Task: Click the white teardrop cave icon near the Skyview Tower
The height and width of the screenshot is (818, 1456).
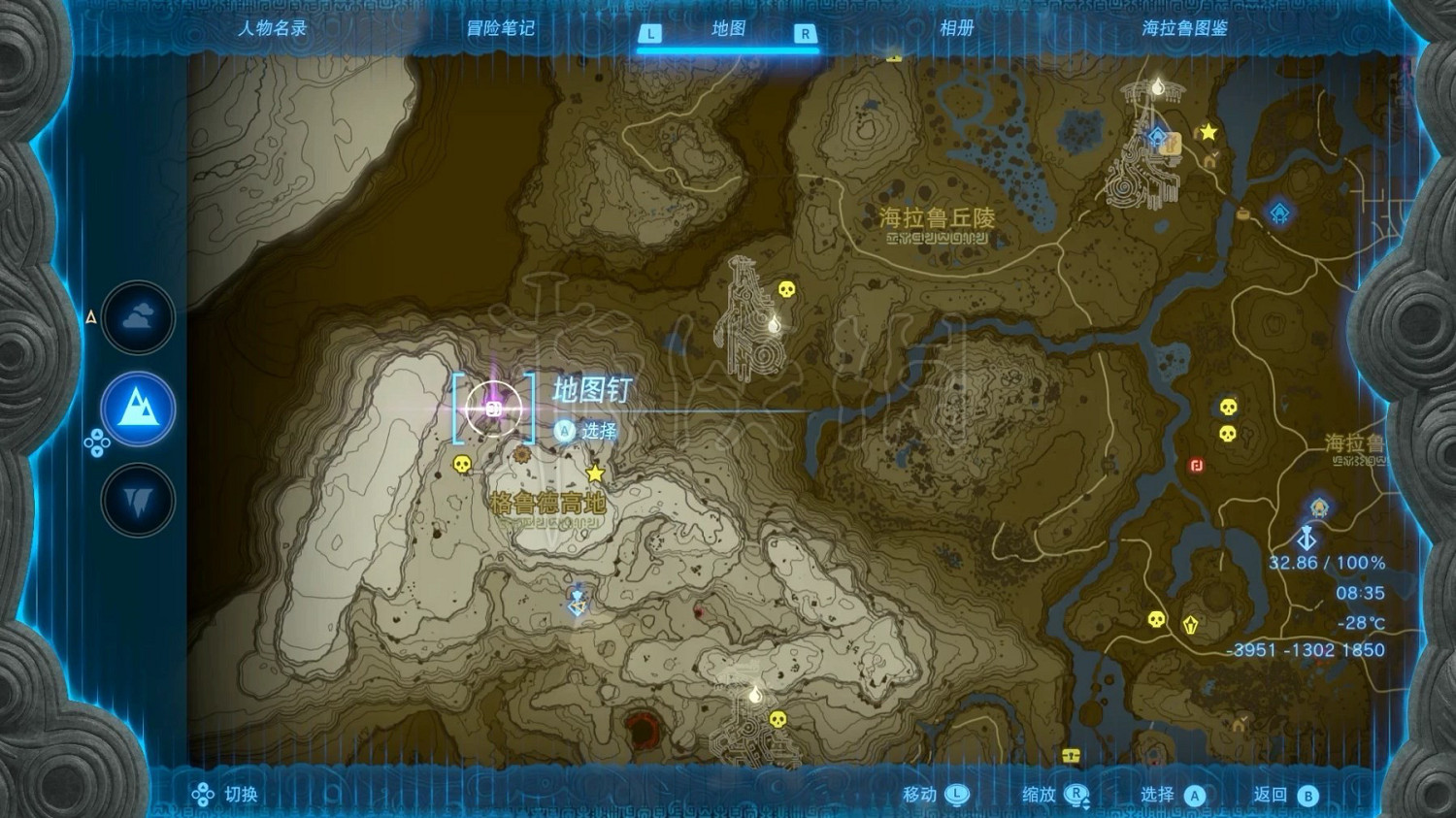Action: pyautogui.click(x=1158, y=88)
